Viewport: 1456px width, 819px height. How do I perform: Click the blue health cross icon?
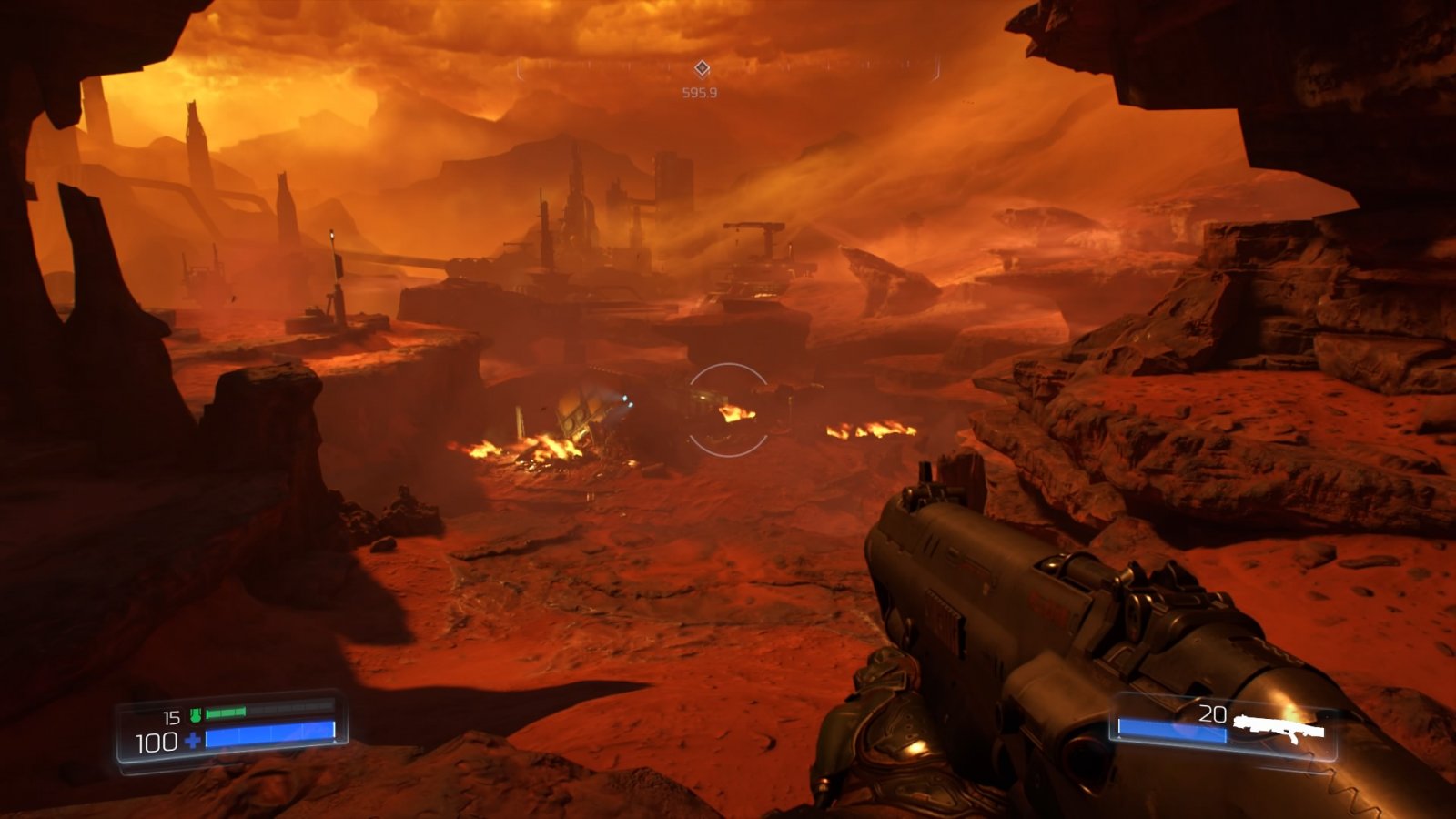point(193,741)
